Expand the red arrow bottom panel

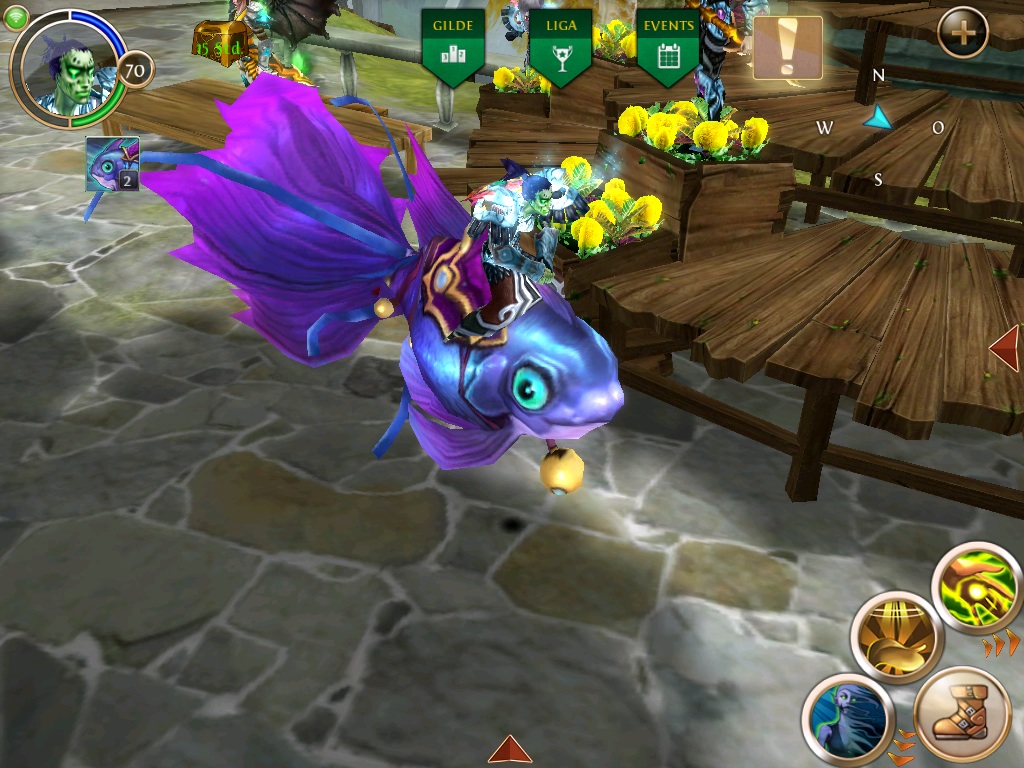(x=510, y=750)
